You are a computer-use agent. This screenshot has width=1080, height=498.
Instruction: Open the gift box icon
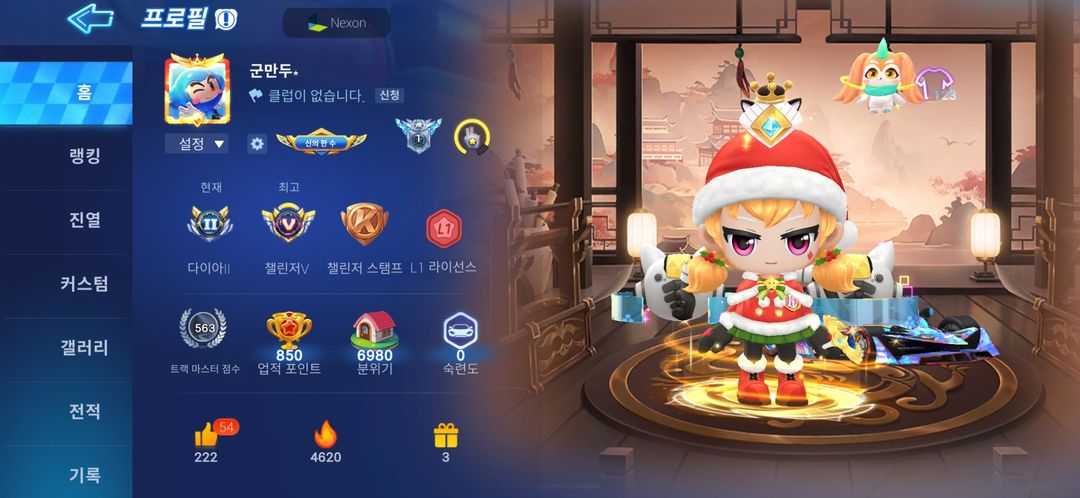[x=445, y=435]
